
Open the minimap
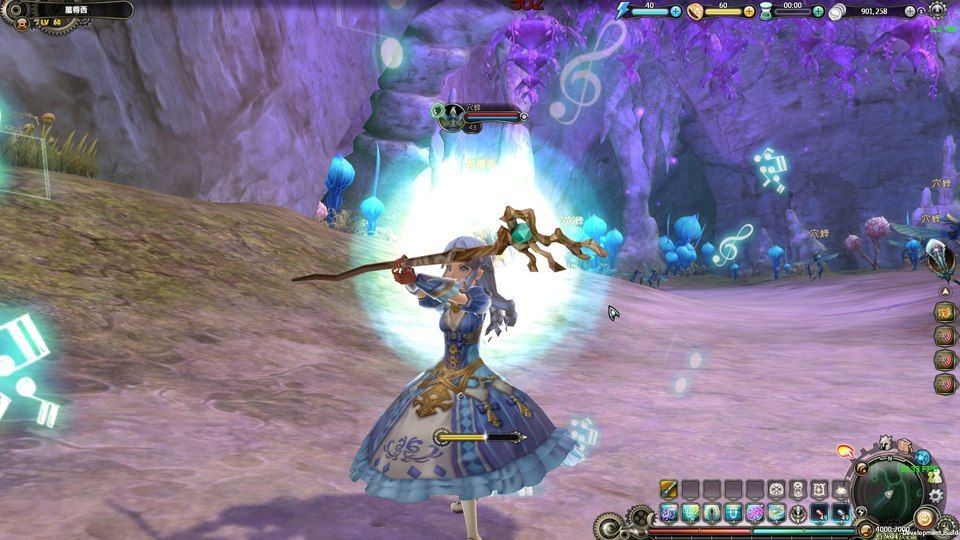(890, 488)
